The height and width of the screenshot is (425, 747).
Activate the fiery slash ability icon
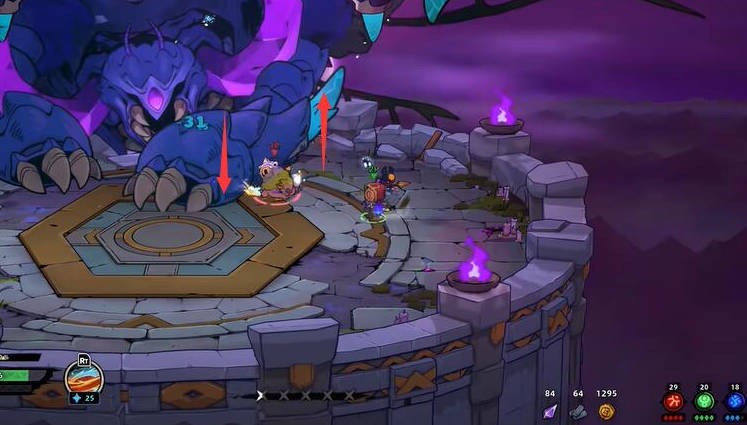pyautogui.click(x=84, y=376)
